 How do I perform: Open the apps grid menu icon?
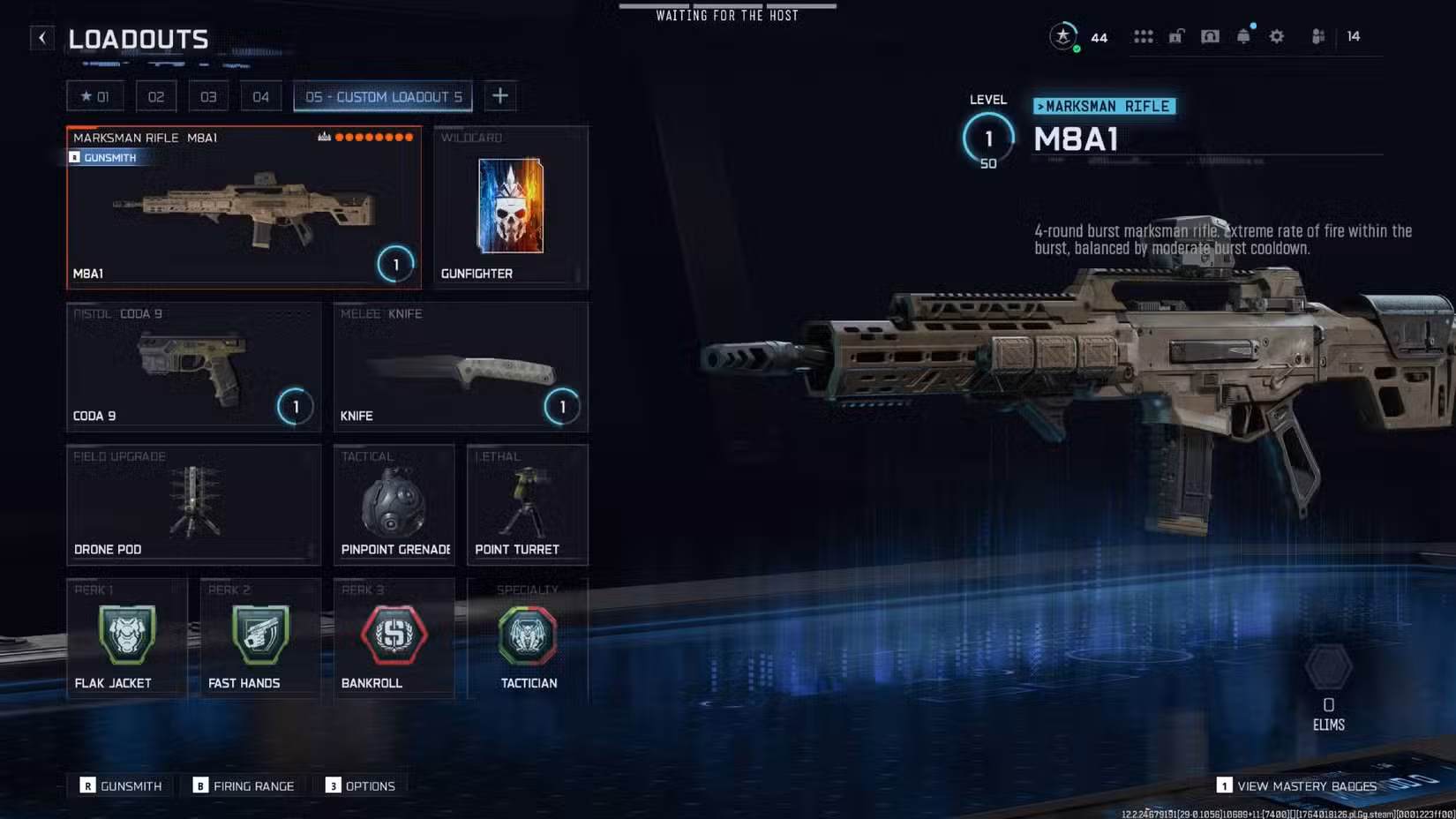(1144, 36)
